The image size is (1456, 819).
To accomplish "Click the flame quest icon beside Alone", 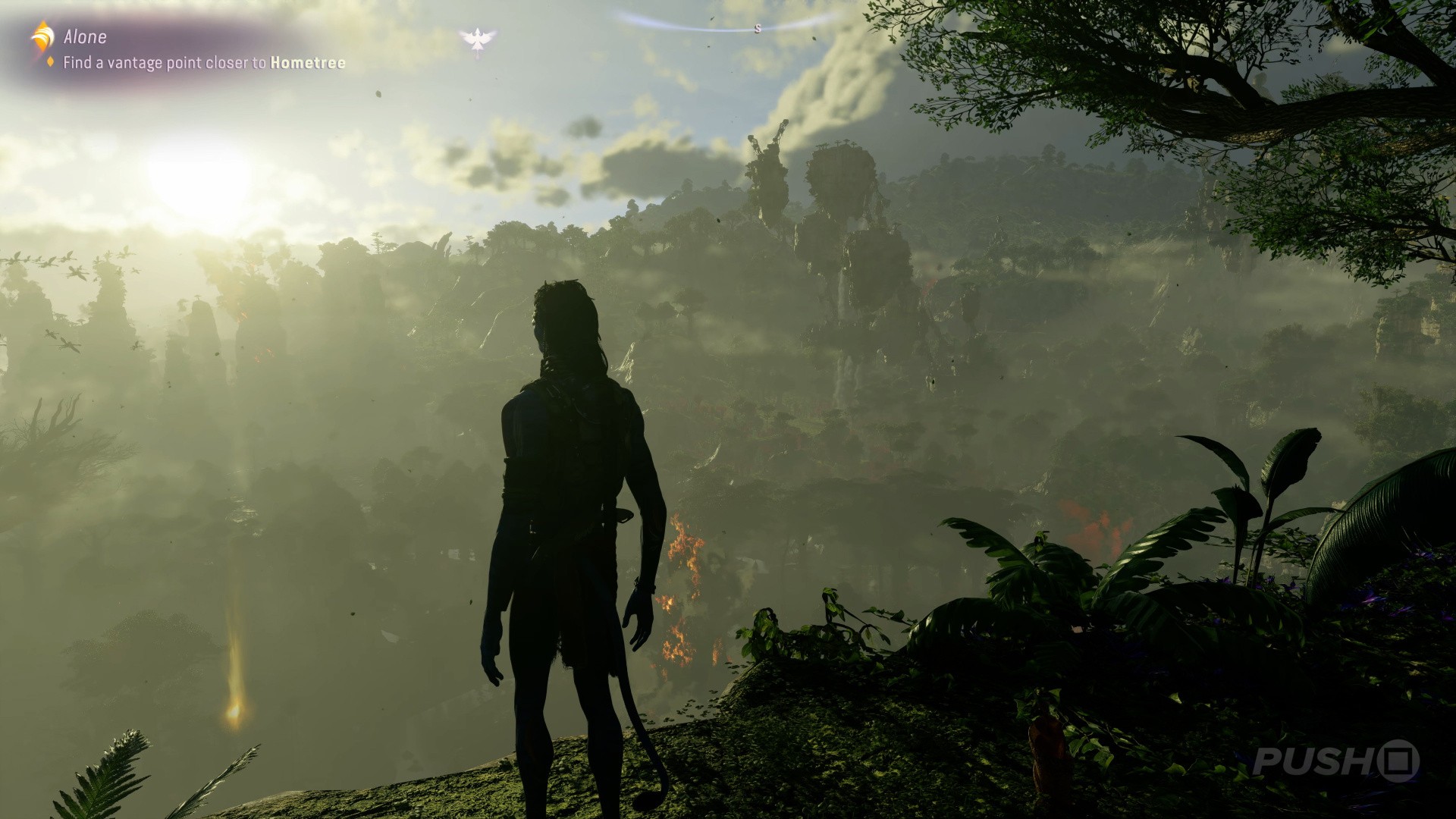I will [x=42, y=36].
